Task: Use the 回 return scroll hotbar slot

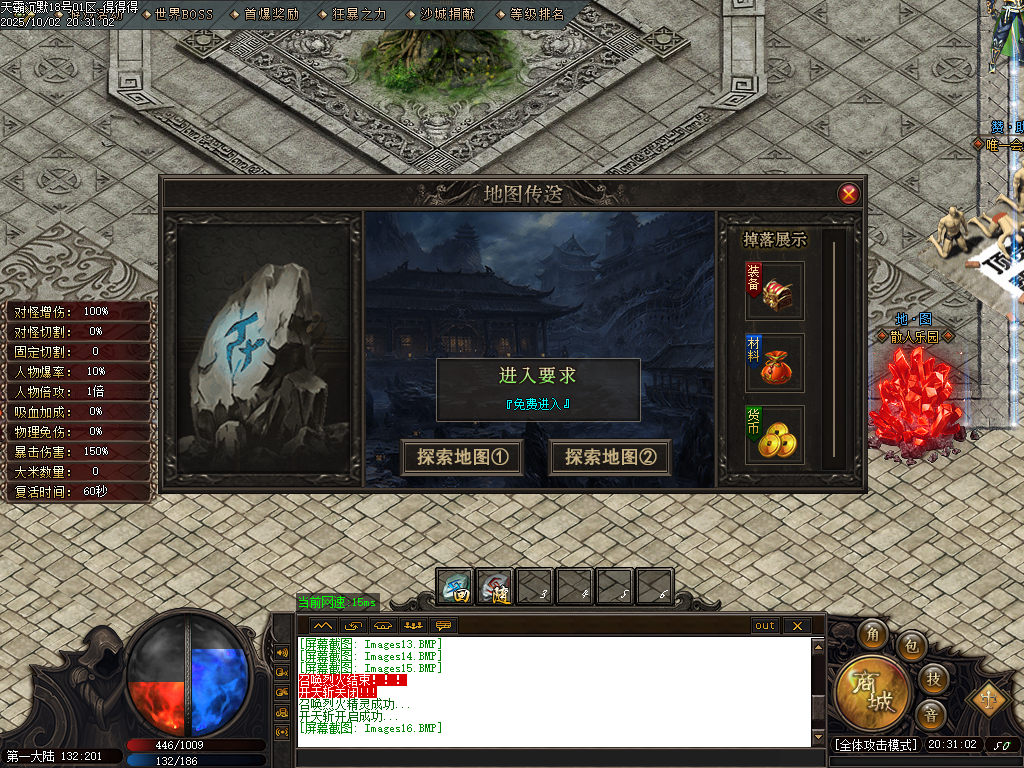Action: click(x=456, y=585)
